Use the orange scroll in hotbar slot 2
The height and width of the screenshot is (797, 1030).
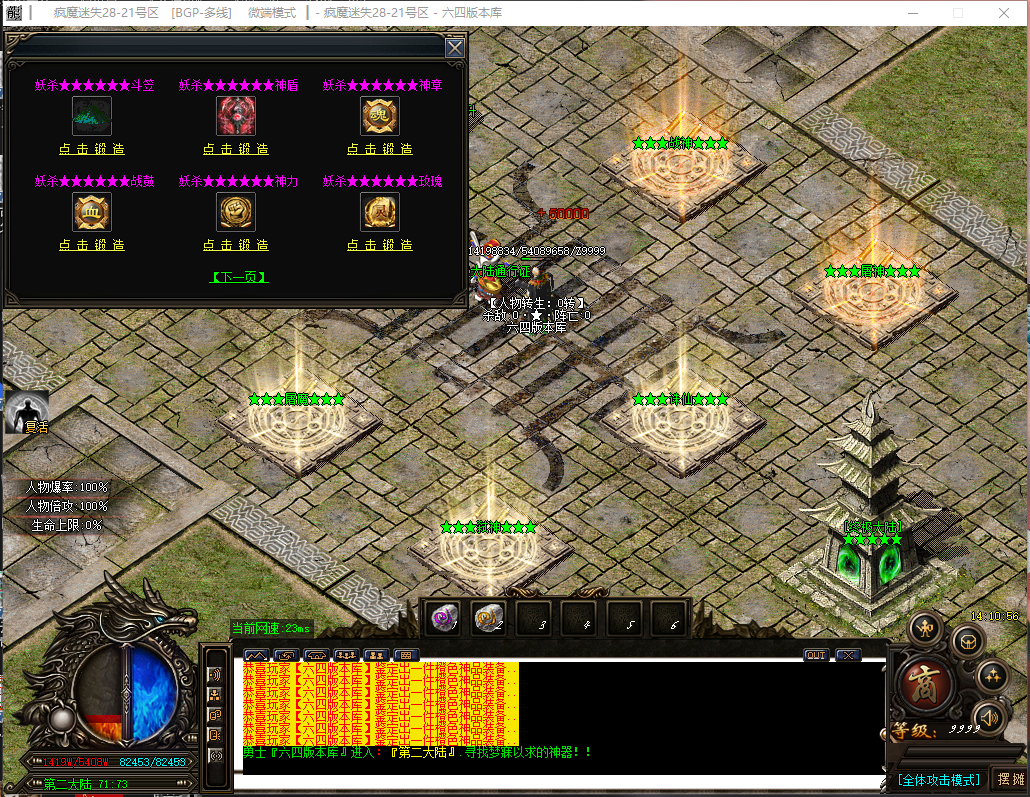[x=489, y=619]
